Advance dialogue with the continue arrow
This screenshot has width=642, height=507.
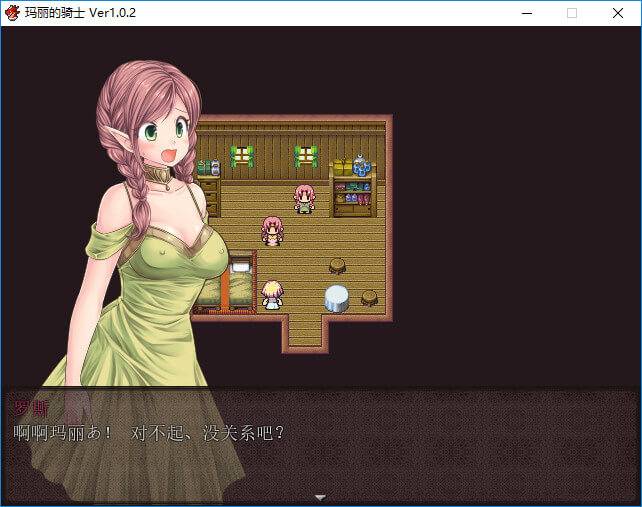coord(320,497)
